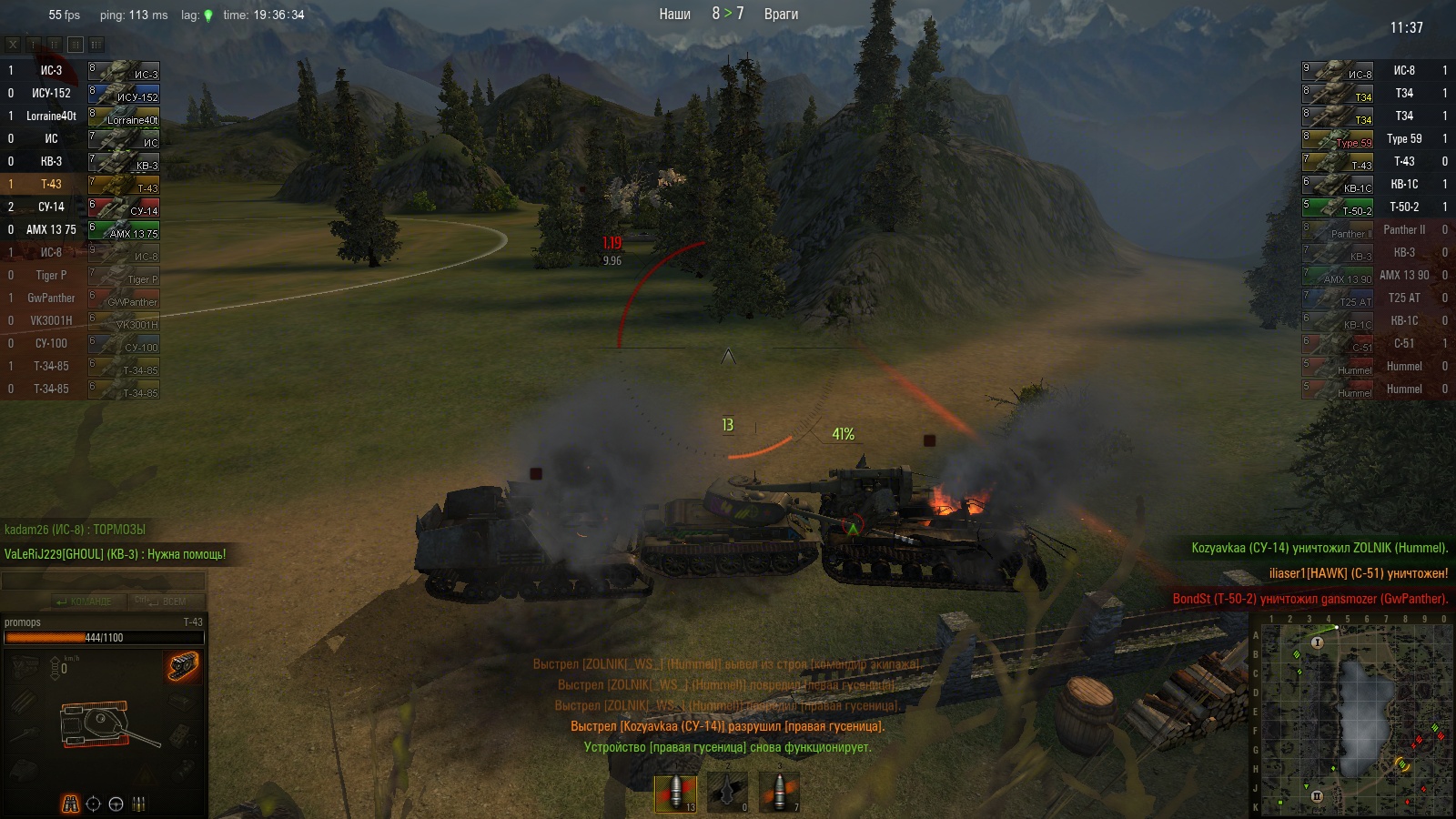Select the binoculars crew icon in damage panel
The width and height of the screenshot is (1456, 819).
pos(70,804)
